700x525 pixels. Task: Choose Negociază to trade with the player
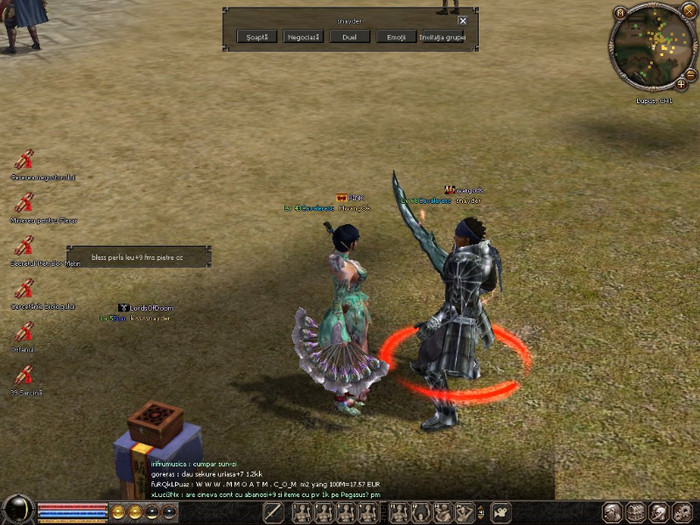pyautogui.click(x=303, y=37)
